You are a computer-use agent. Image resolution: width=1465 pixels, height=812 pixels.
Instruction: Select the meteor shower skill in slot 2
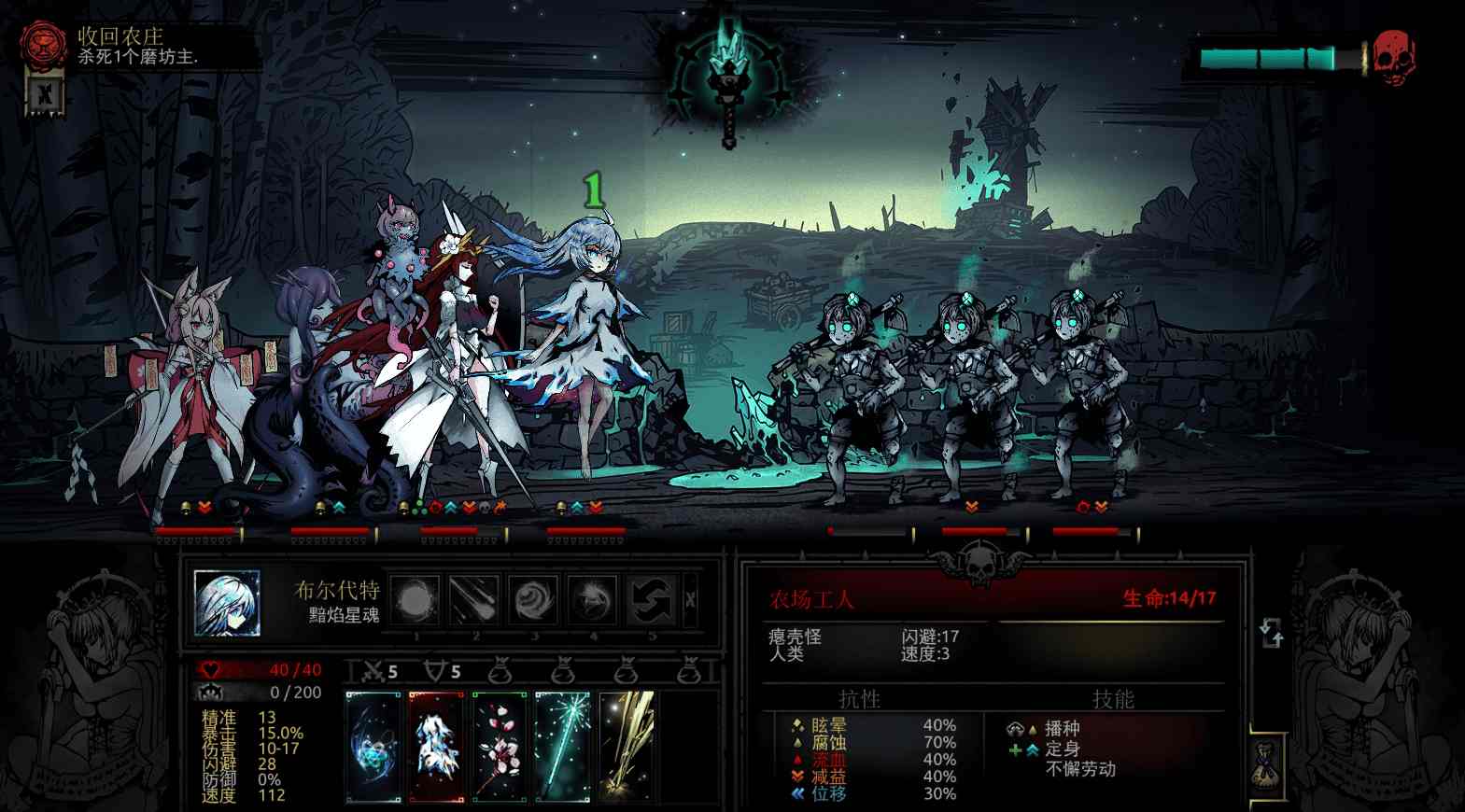pos(476,599)
